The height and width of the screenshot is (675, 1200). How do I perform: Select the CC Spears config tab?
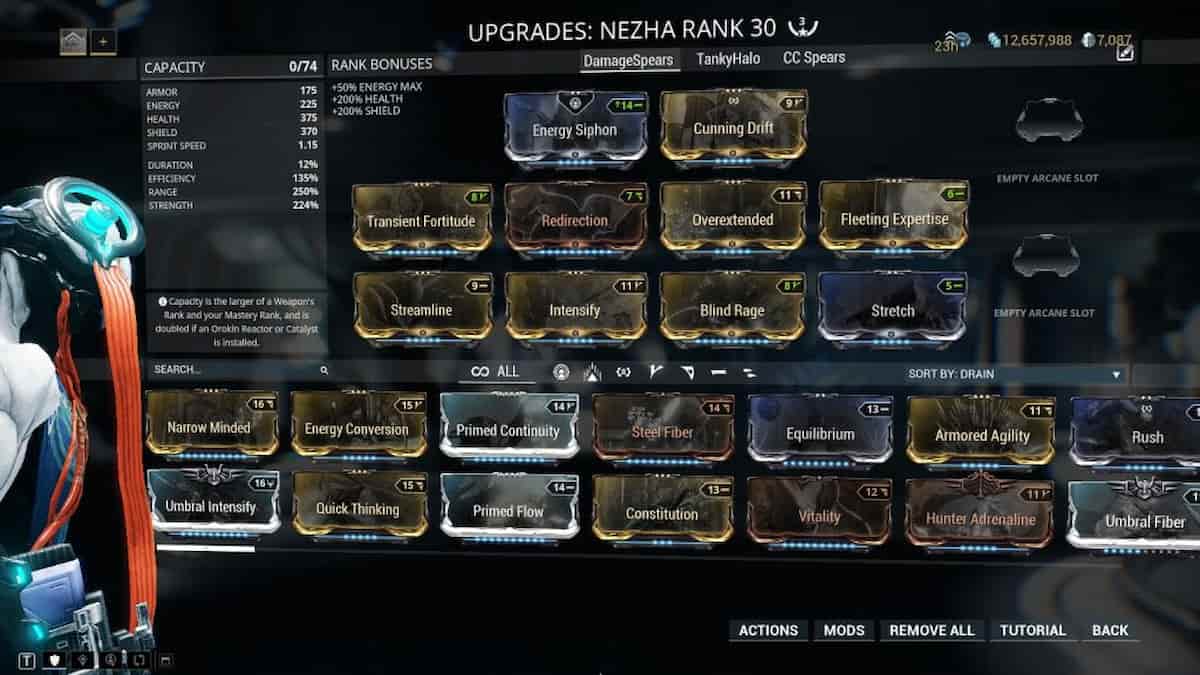(x=814, y=58)
